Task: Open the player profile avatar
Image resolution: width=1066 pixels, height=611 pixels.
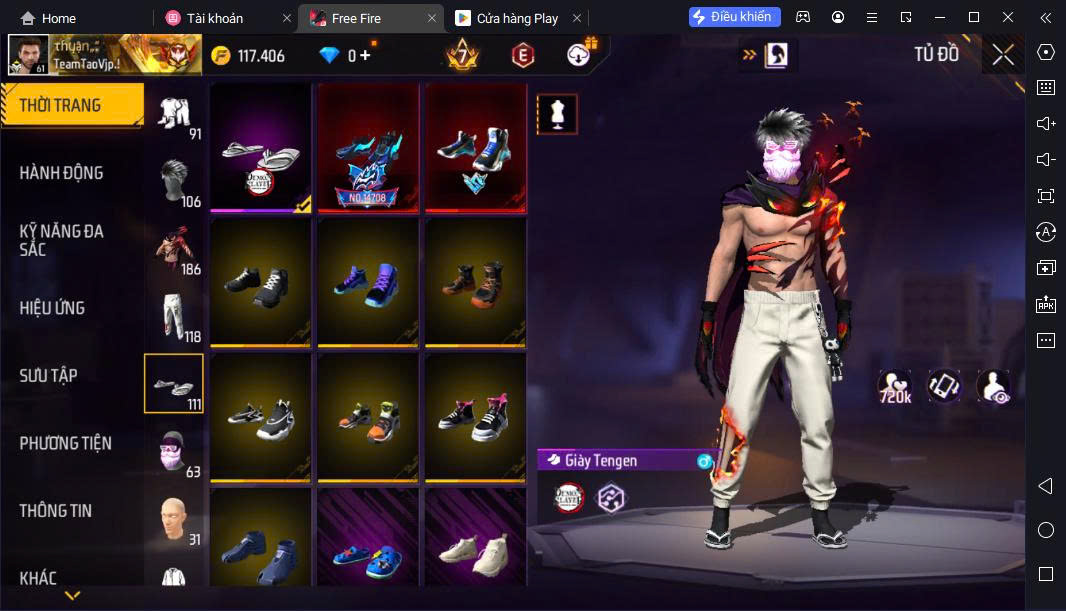Action: pos(28,56)
